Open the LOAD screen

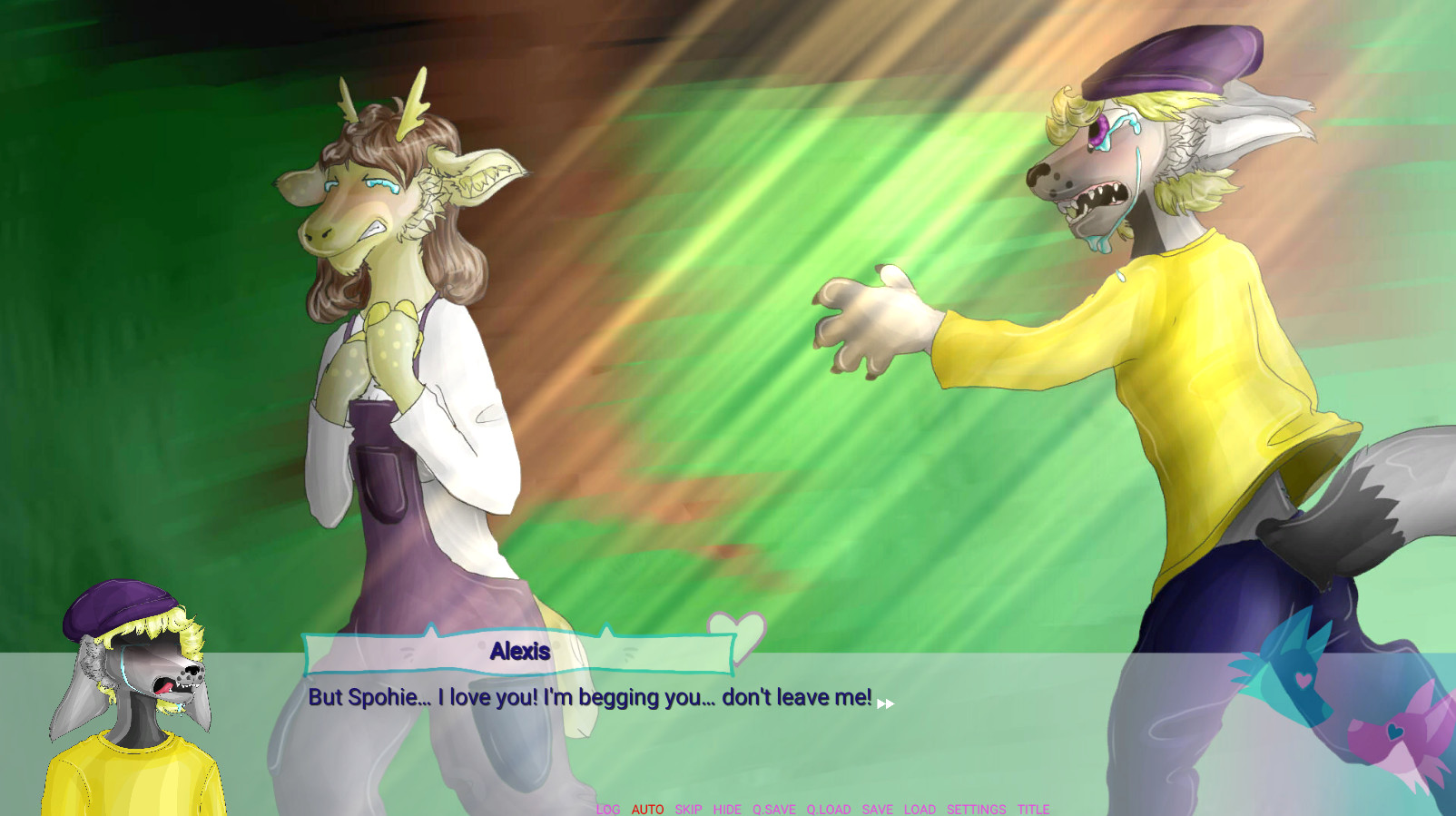920,809
